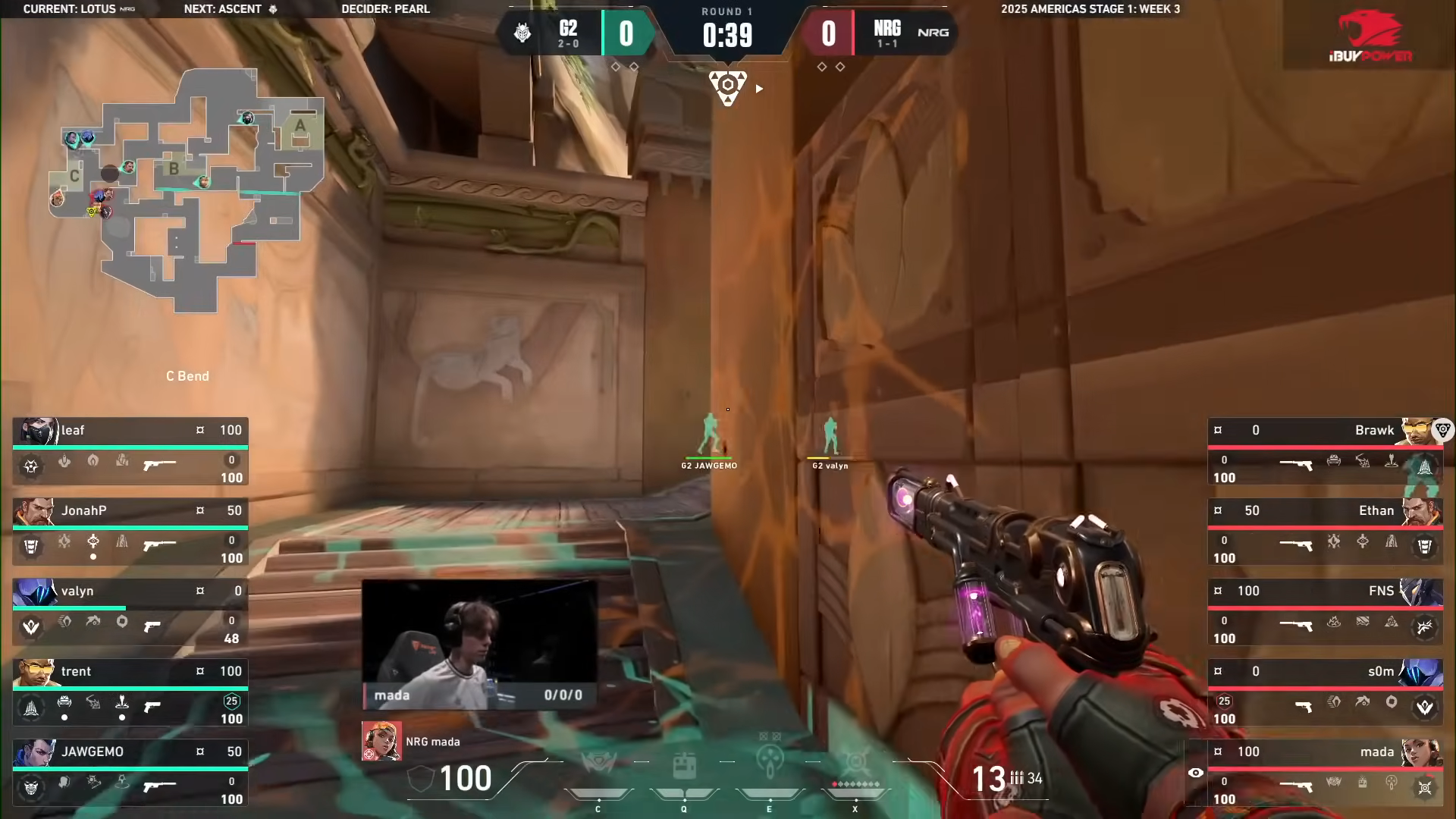Pick s0m's player row
Viewport: 1456px width, 819px height.
click(x=1325, y=693)
